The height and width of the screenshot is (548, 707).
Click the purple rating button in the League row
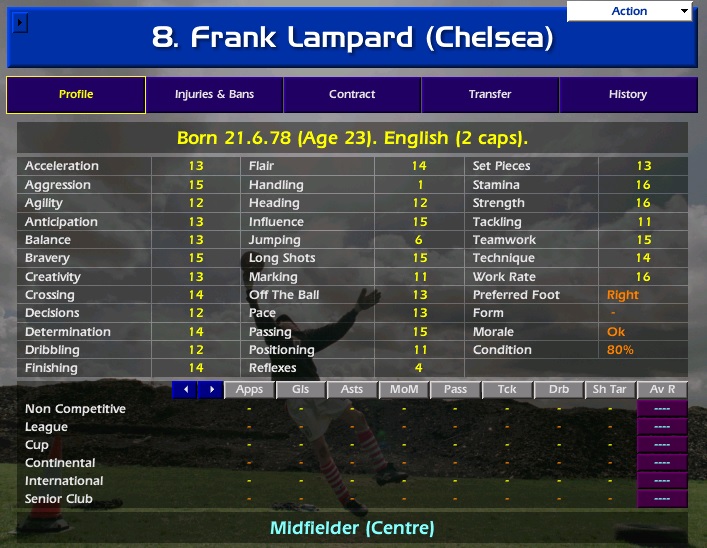(x=662, y=426)
